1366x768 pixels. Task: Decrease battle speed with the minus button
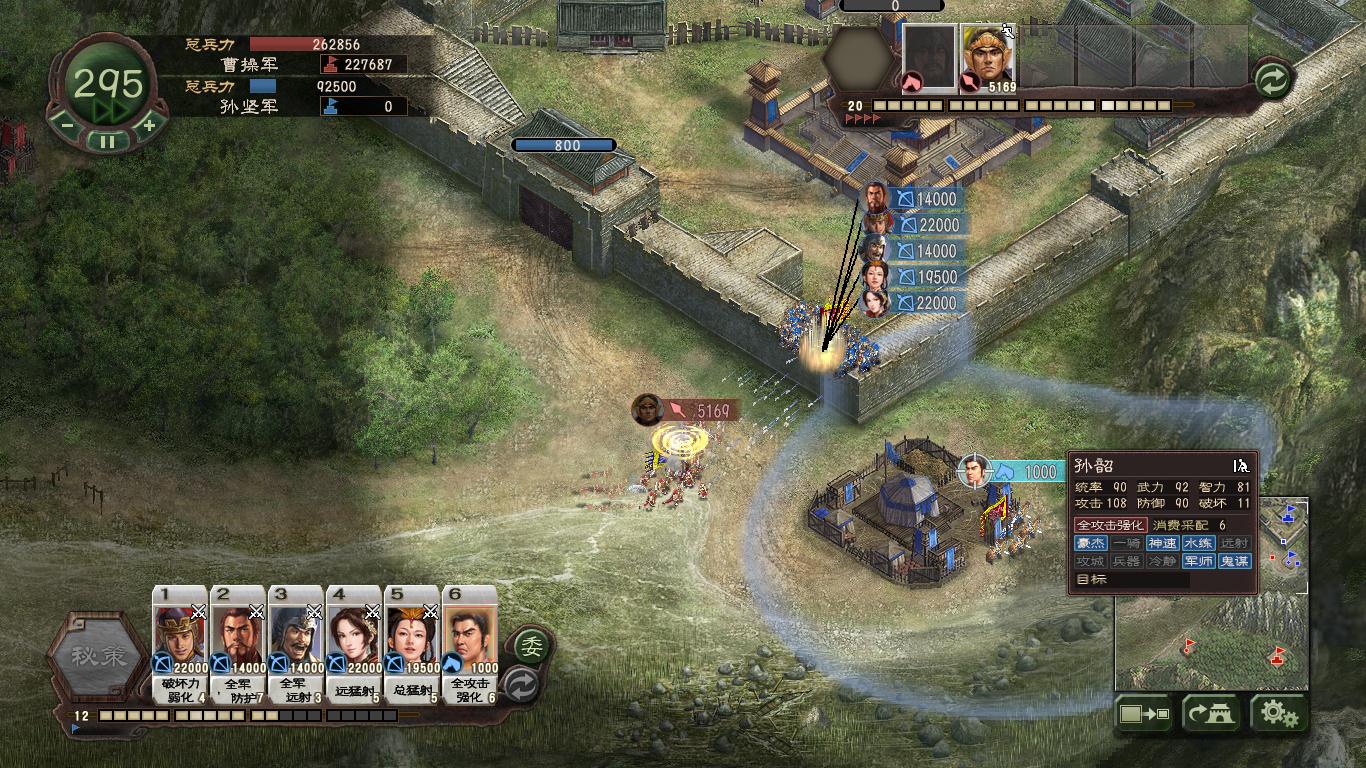[66, 126]
